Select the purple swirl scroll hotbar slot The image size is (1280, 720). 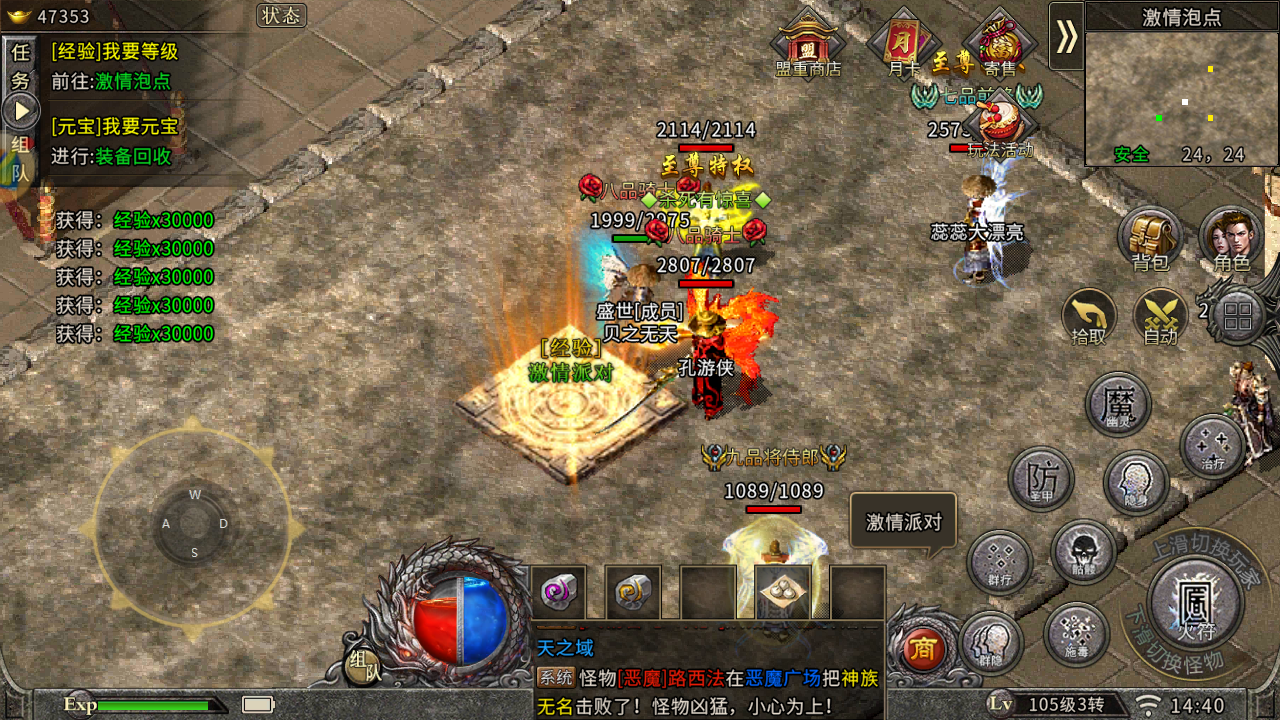pyautogui.click(x=558, y=593)
